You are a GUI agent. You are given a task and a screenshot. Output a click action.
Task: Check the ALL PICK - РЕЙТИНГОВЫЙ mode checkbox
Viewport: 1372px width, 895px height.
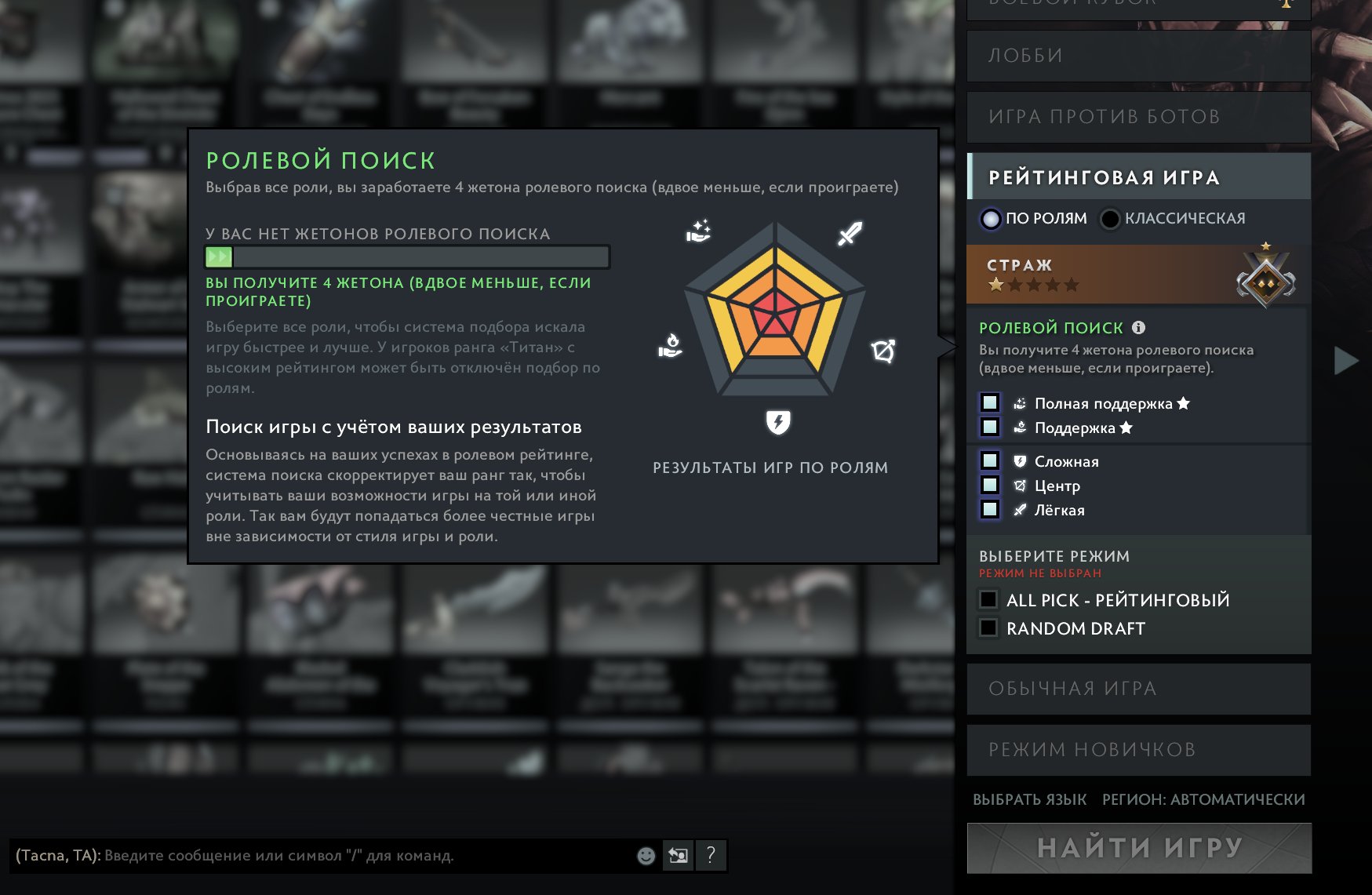988,600
